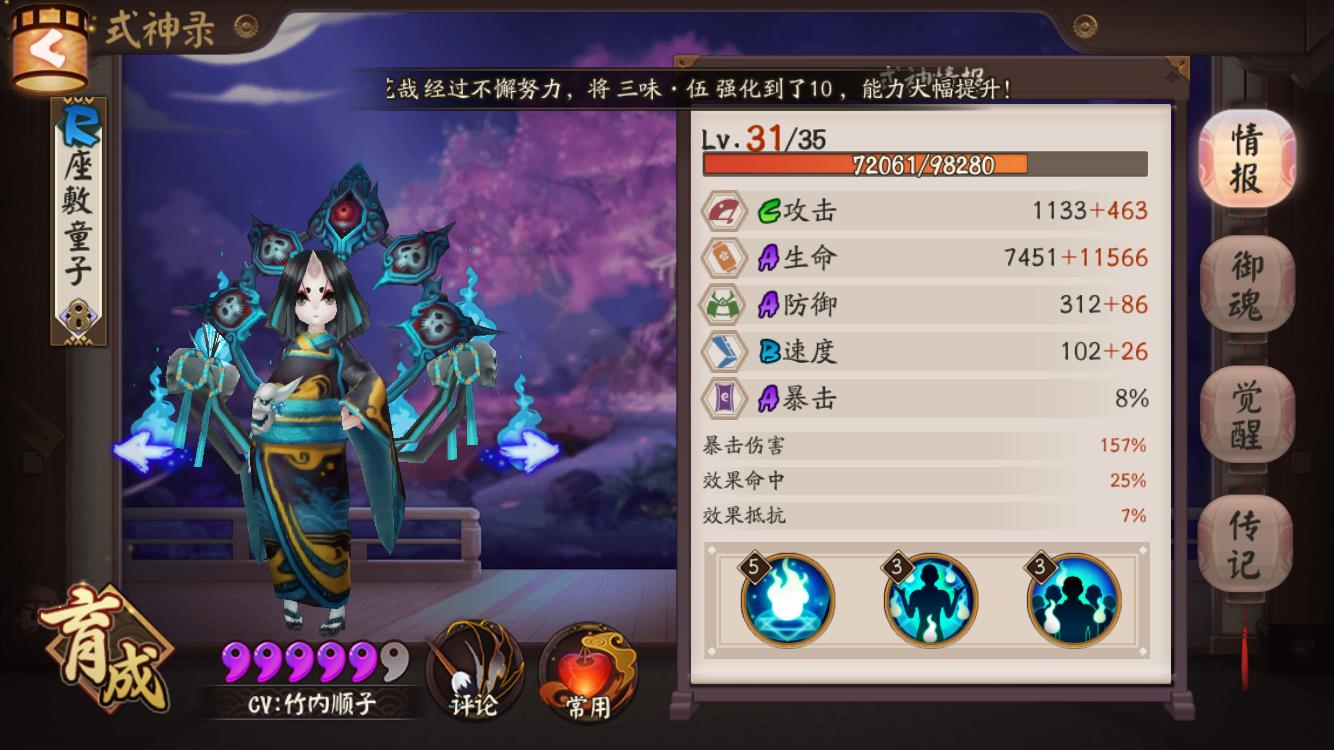Viewport: 1334px width, 750px height.
Task: Select the 觉醒 awakening tab
Action: point(1246,415)
